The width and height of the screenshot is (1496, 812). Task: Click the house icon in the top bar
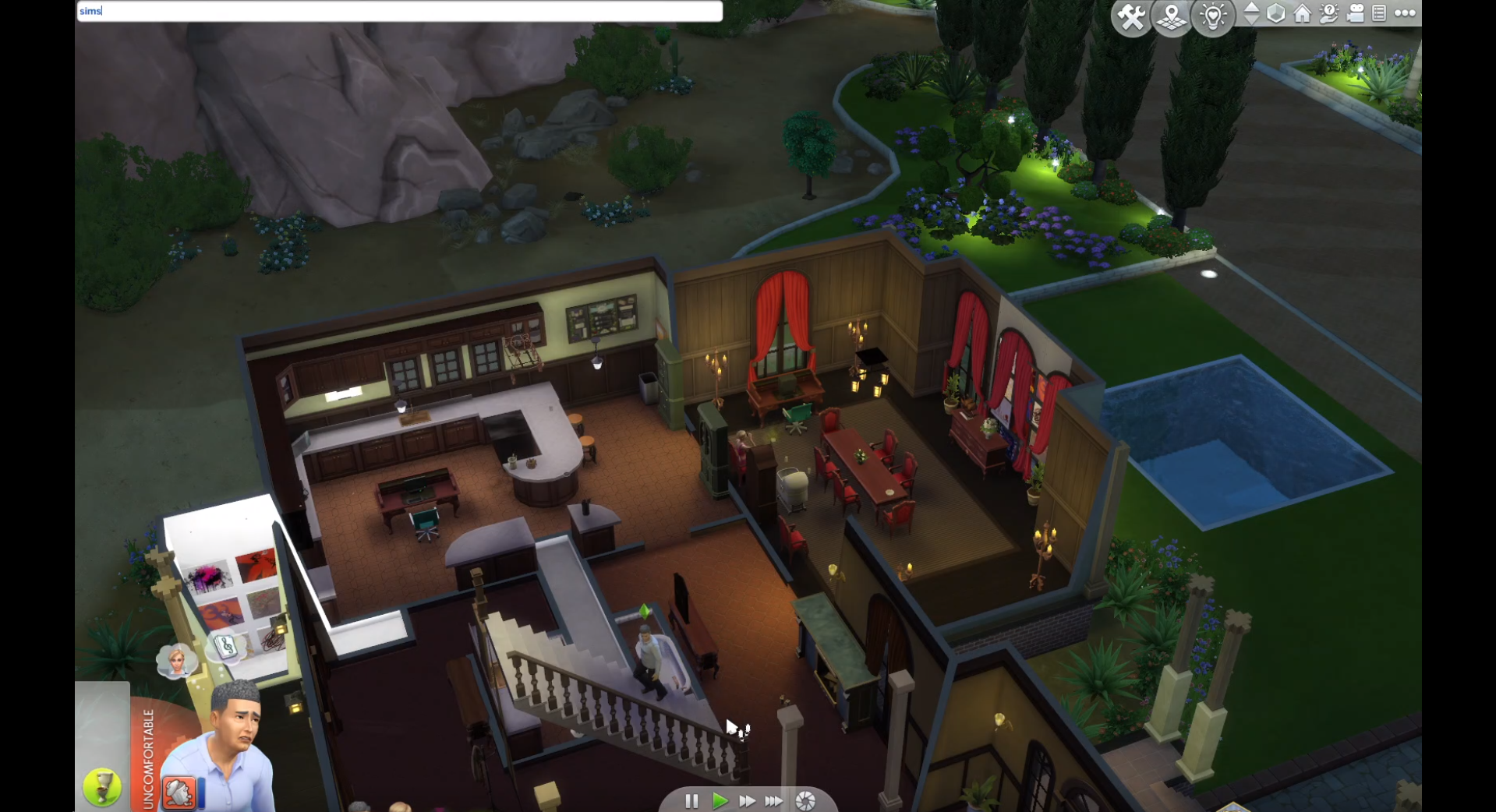pyautogui.click(x=1303, y=13)
